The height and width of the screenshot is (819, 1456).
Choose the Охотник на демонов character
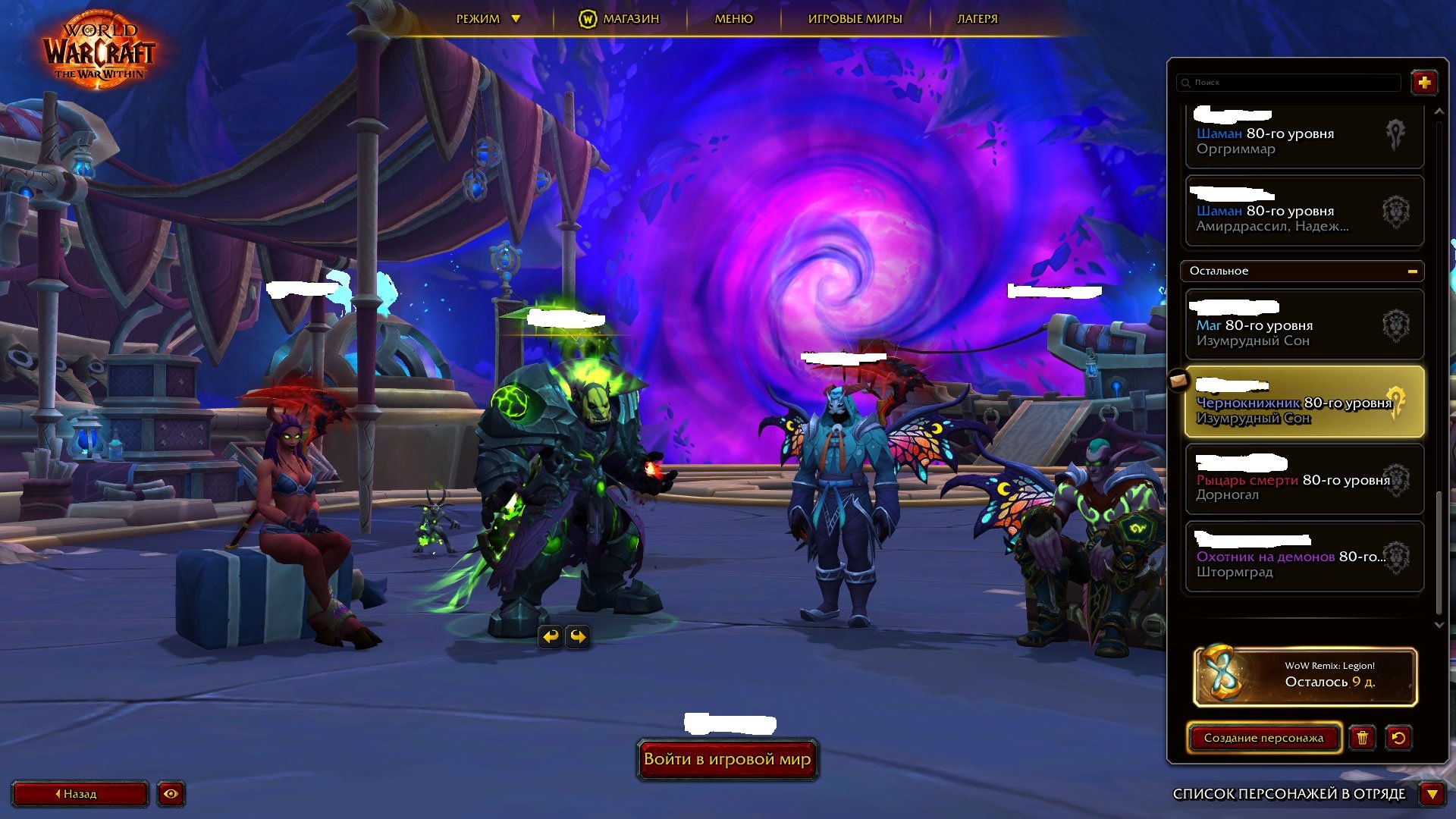click(1303, 557)
